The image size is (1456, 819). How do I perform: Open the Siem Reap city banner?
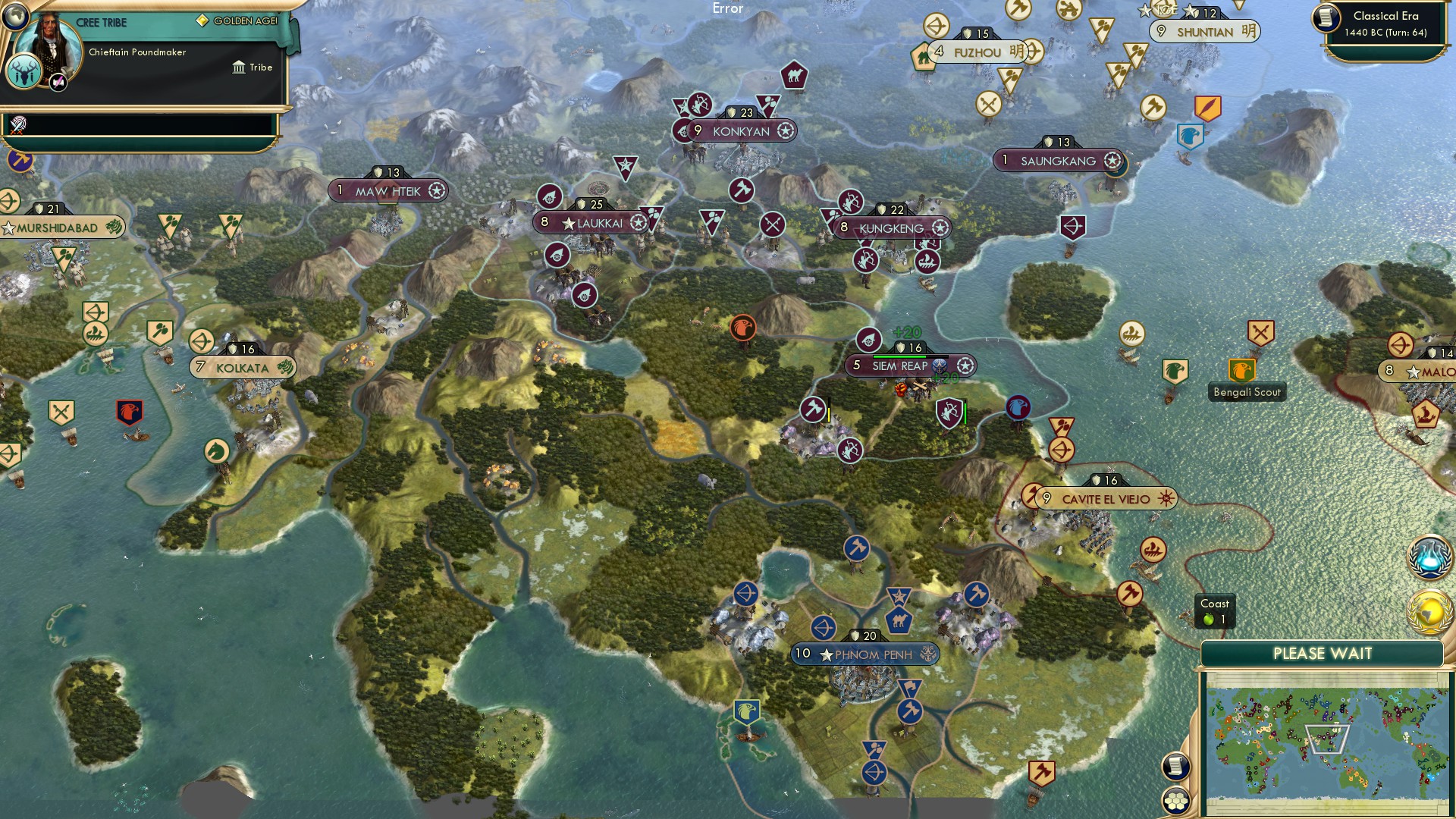[902, 366]
